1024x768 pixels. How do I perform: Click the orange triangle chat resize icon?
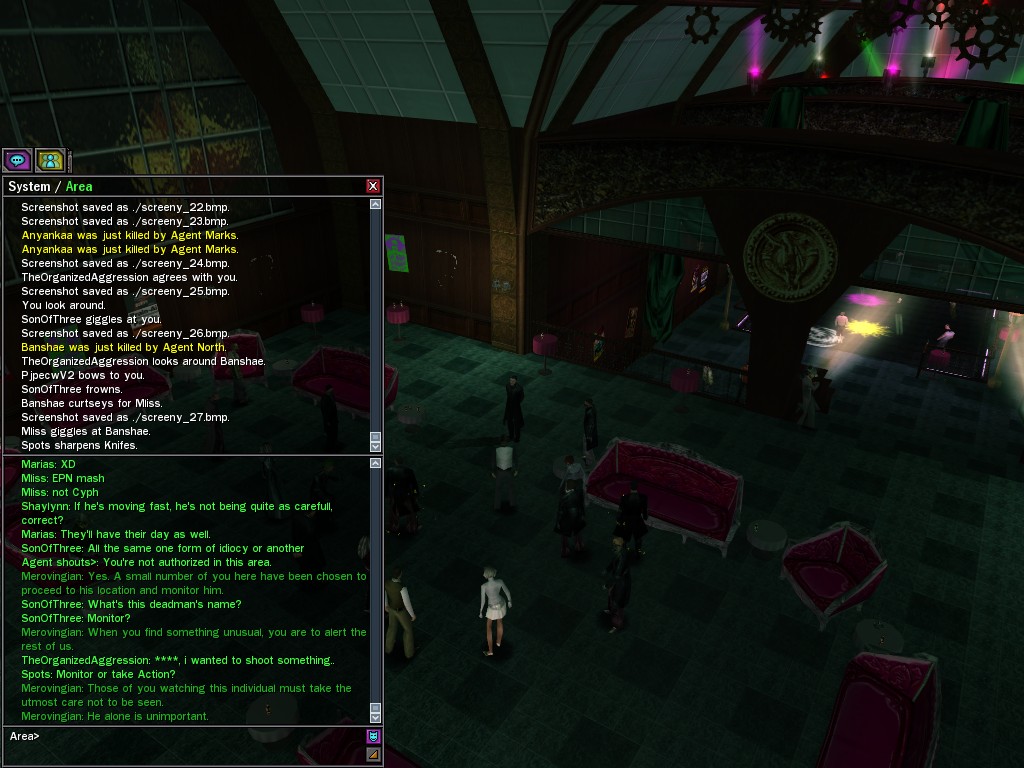[x=374, y=754]
